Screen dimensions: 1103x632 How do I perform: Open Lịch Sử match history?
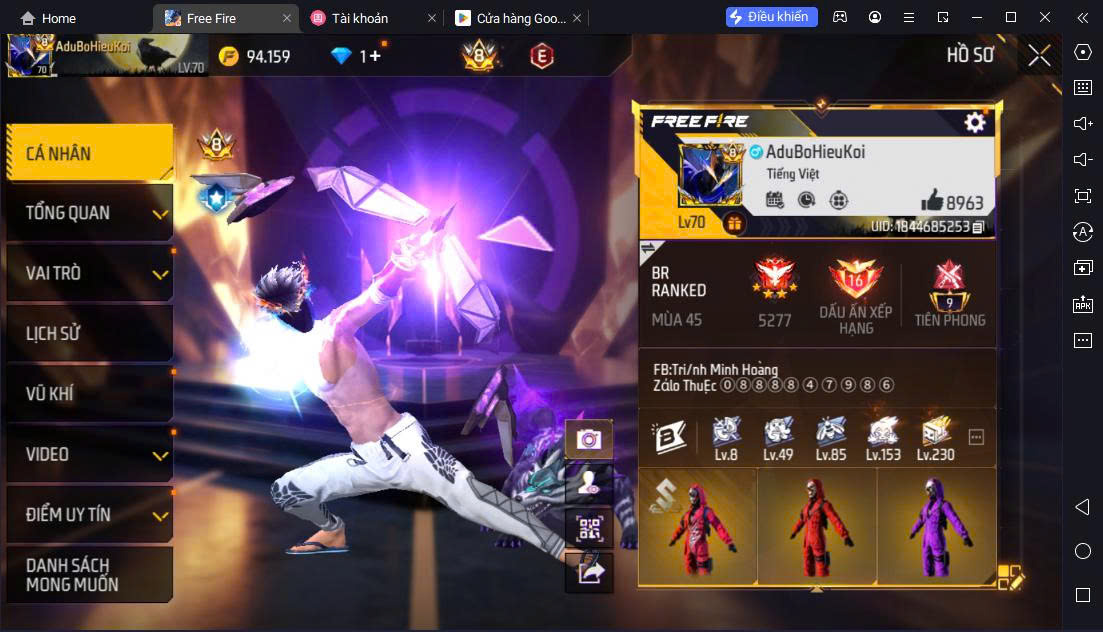point(89,333)
